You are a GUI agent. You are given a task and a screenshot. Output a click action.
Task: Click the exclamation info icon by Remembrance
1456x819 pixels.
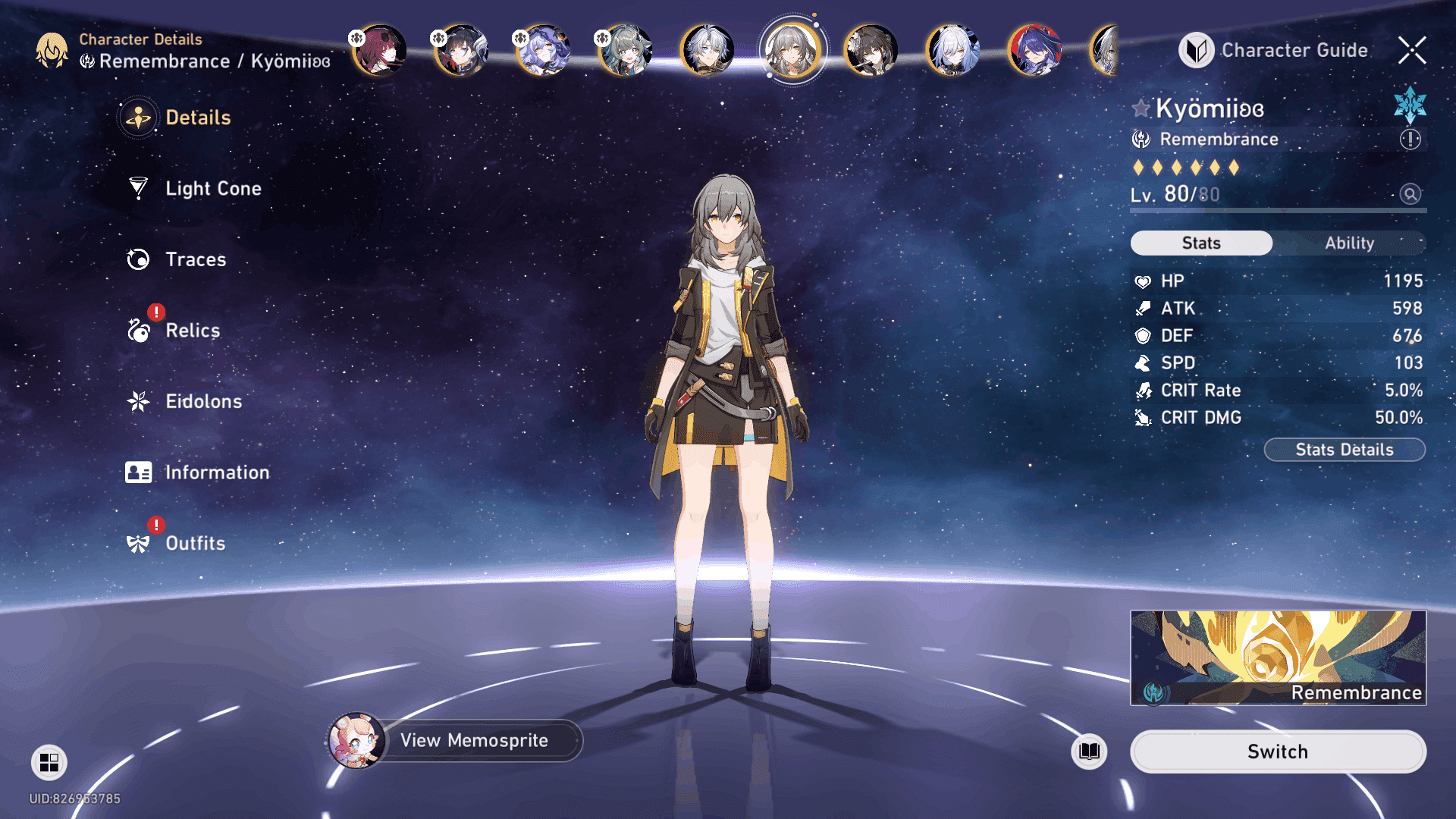click(1410, 139)
